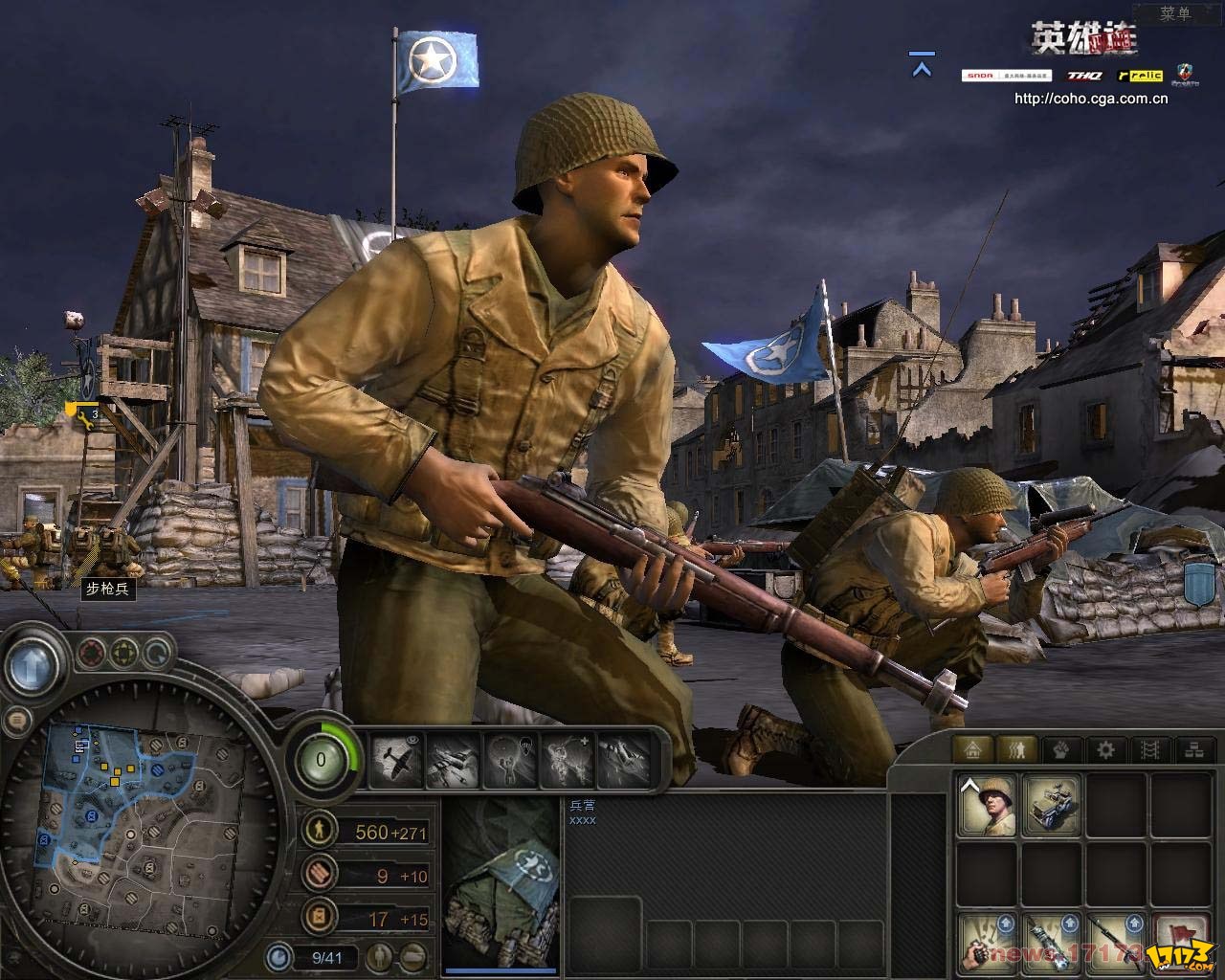The image size is (1225, 980).
Task: Switch to the infantry squads tab
Action: 1017,749
